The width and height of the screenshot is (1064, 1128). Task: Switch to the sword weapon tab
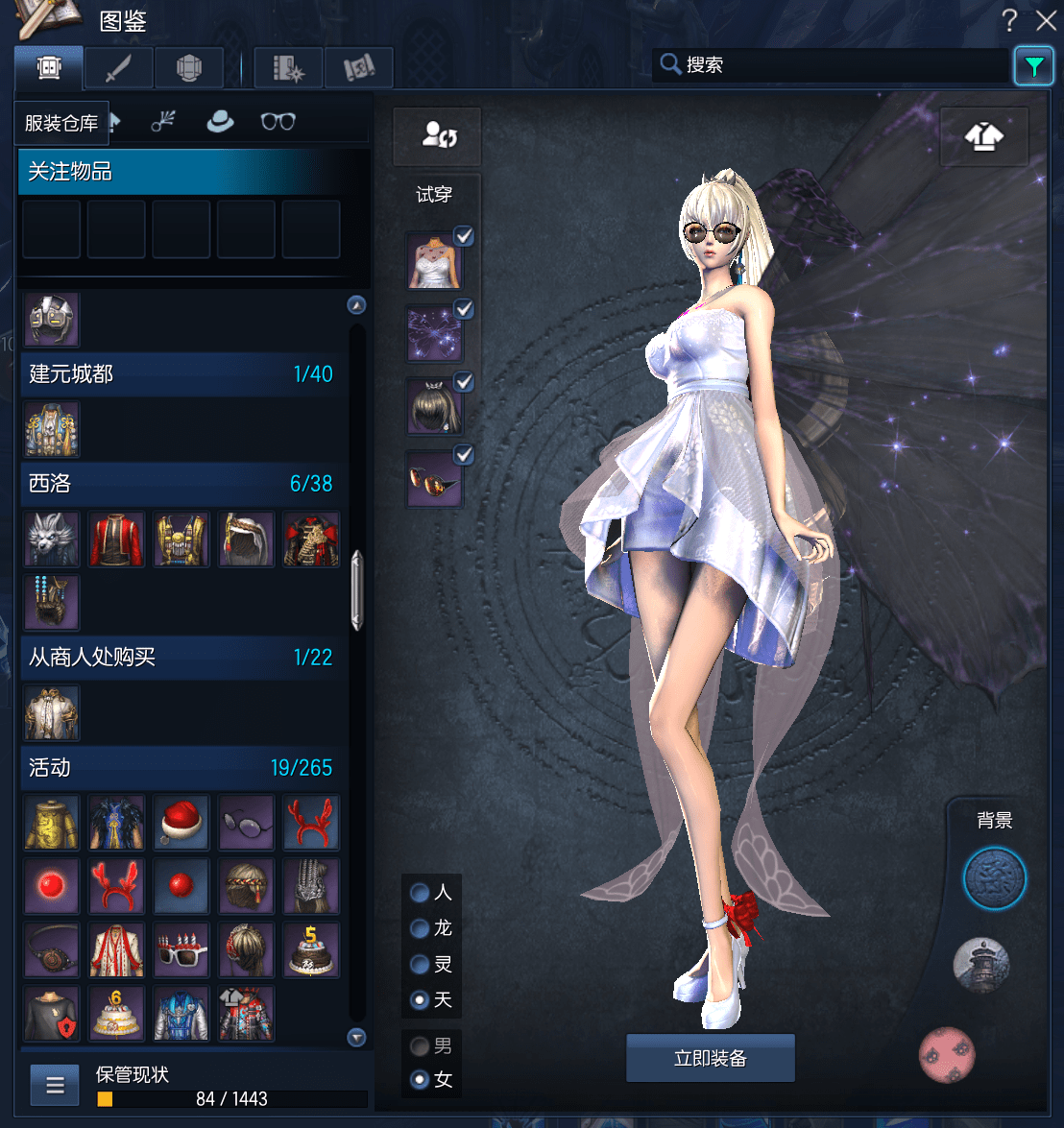click(118, 68)
